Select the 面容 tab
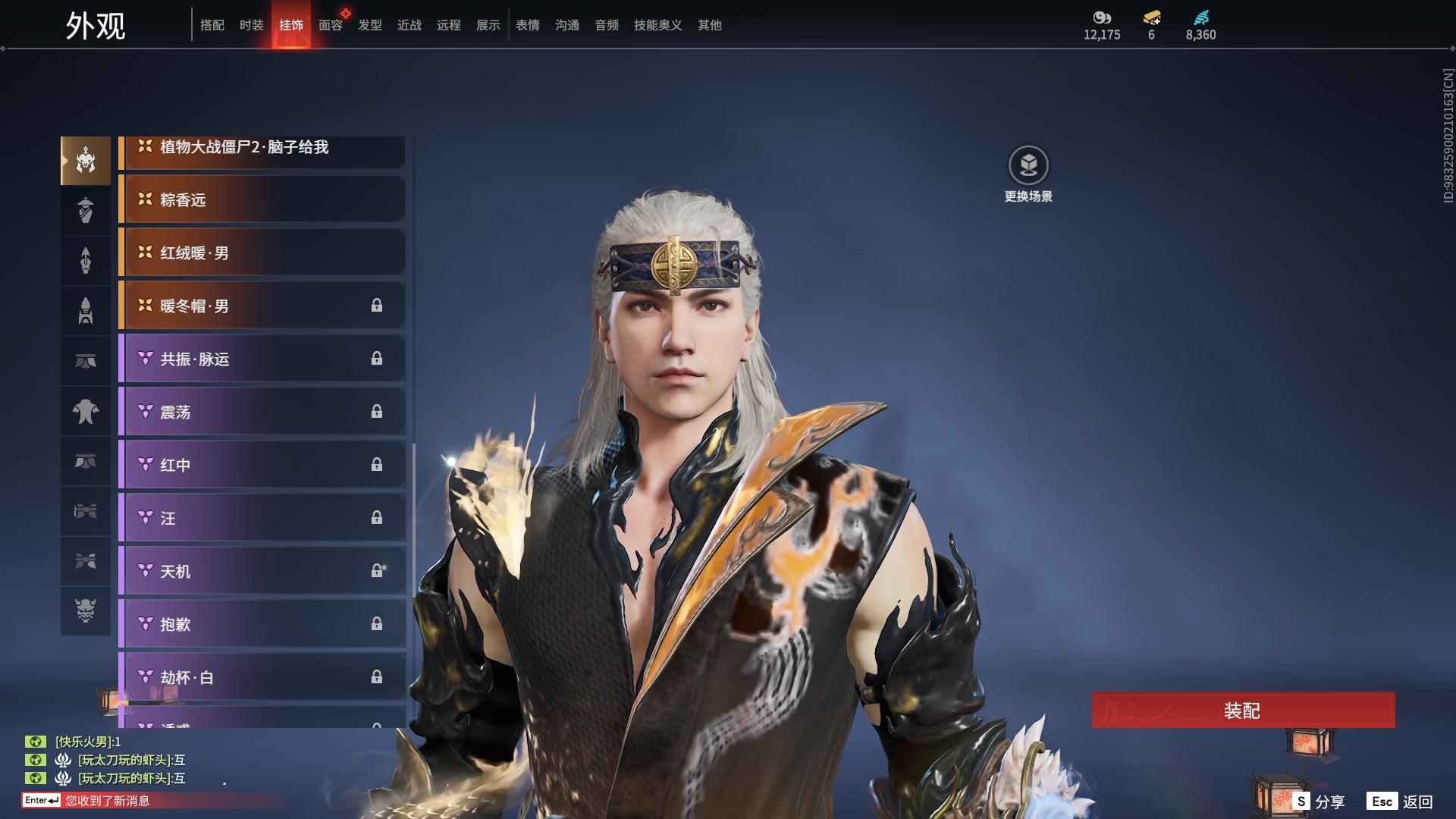Image resolution: width=1456 pixels, height=819 pixels. pos(331,25)
